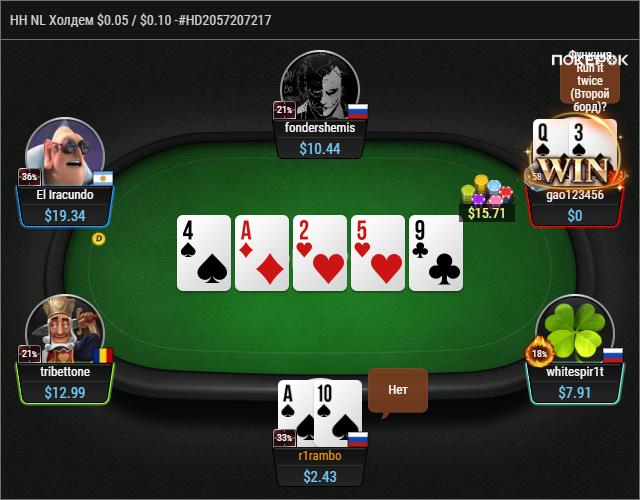Click the 9 of clubs board card

[x=436, y=253]
